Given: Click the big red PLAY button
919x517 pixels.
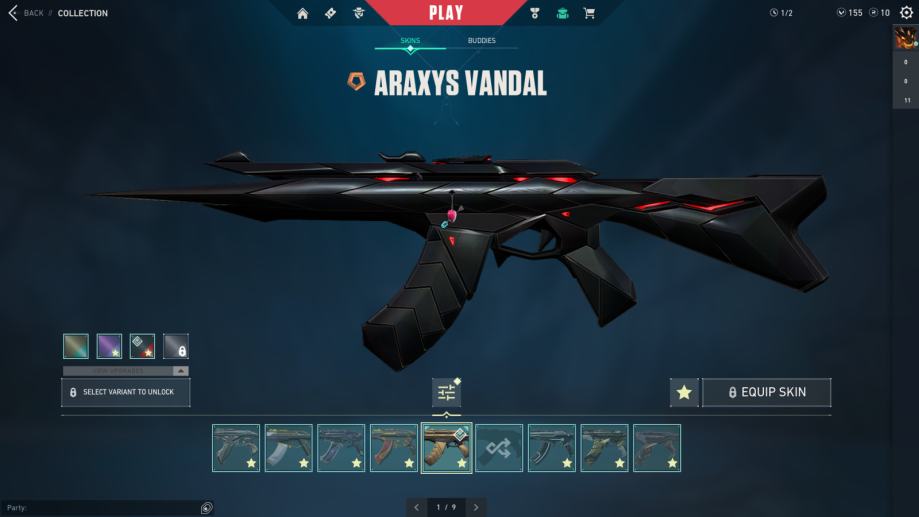Looking at the screenshot, I should click(x=445, y=13).
